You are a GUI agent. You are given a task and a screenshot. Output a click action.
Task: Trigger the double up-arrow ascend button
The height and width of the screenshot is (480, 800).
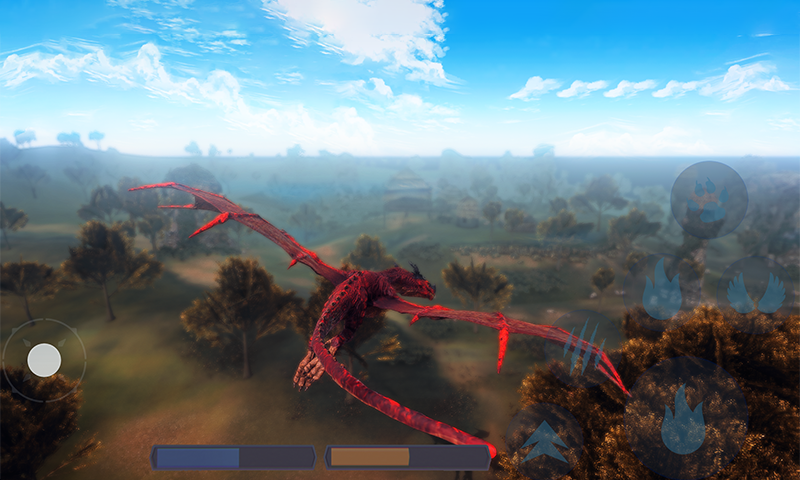click(545, 441)
